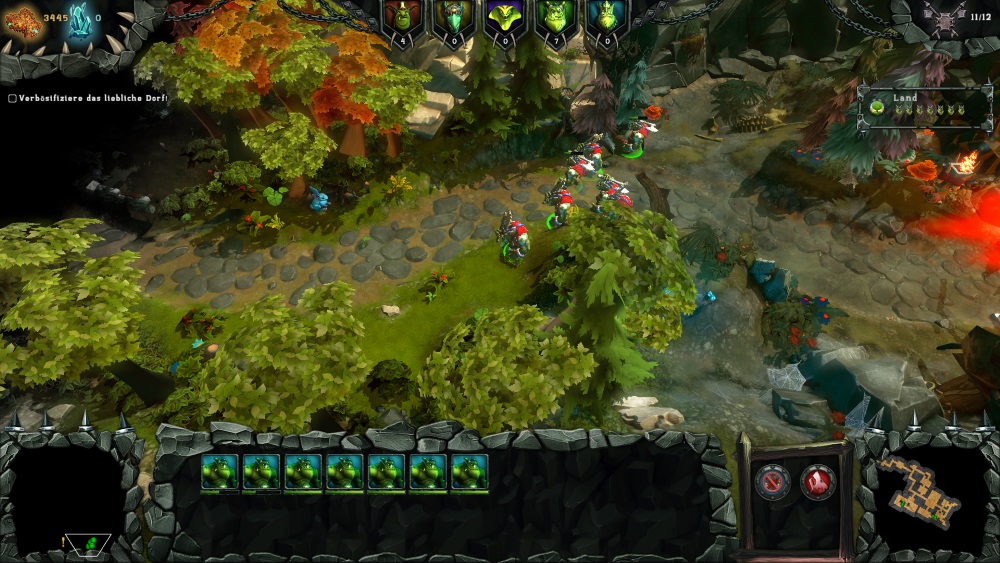Screen dimensions: 1000x563
Task: Pick the blue troll creature group icon
Action: pyautogui.click(x=608, y=17)
